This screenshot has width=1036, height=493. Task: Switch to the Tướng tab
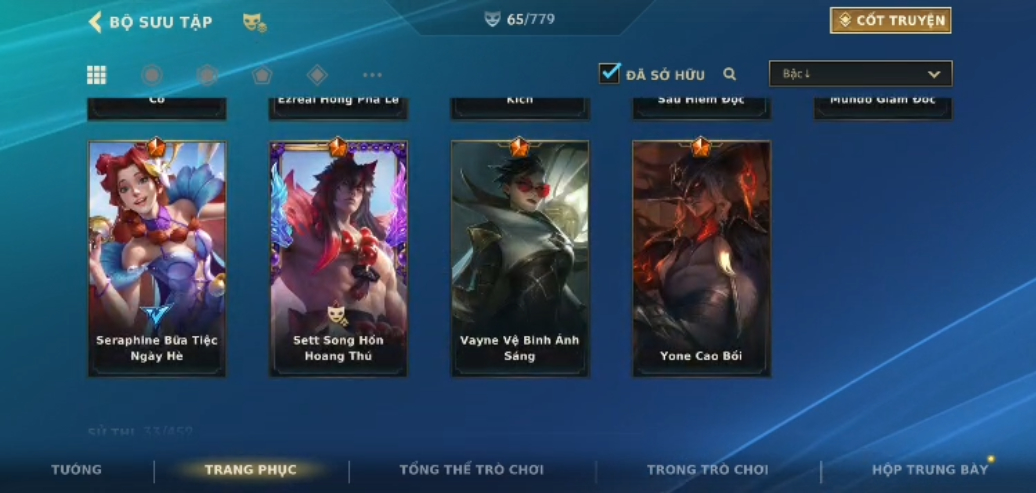pyautogui.click(x=77, y=470)
